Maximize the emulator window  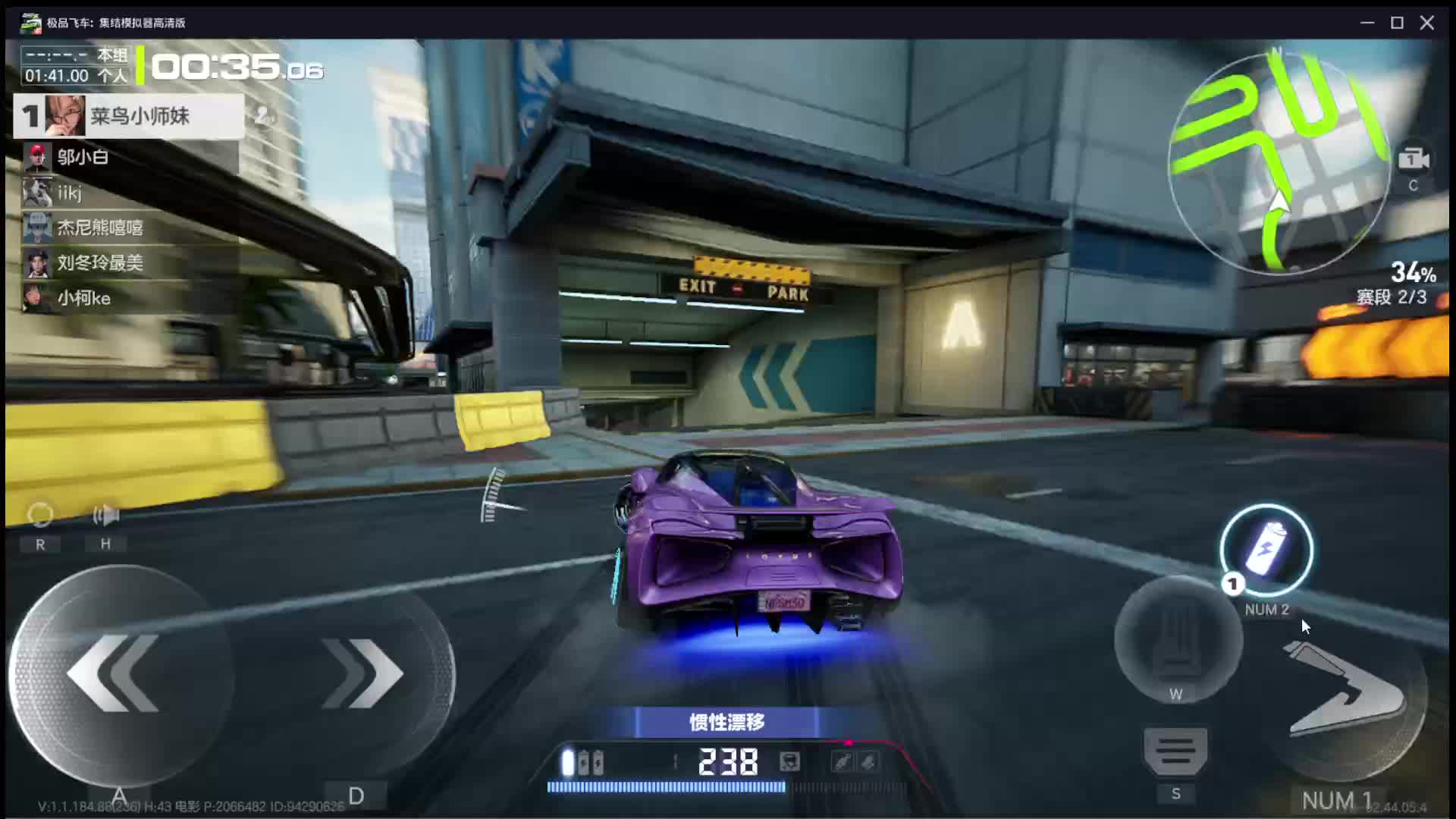[1397, 23]
